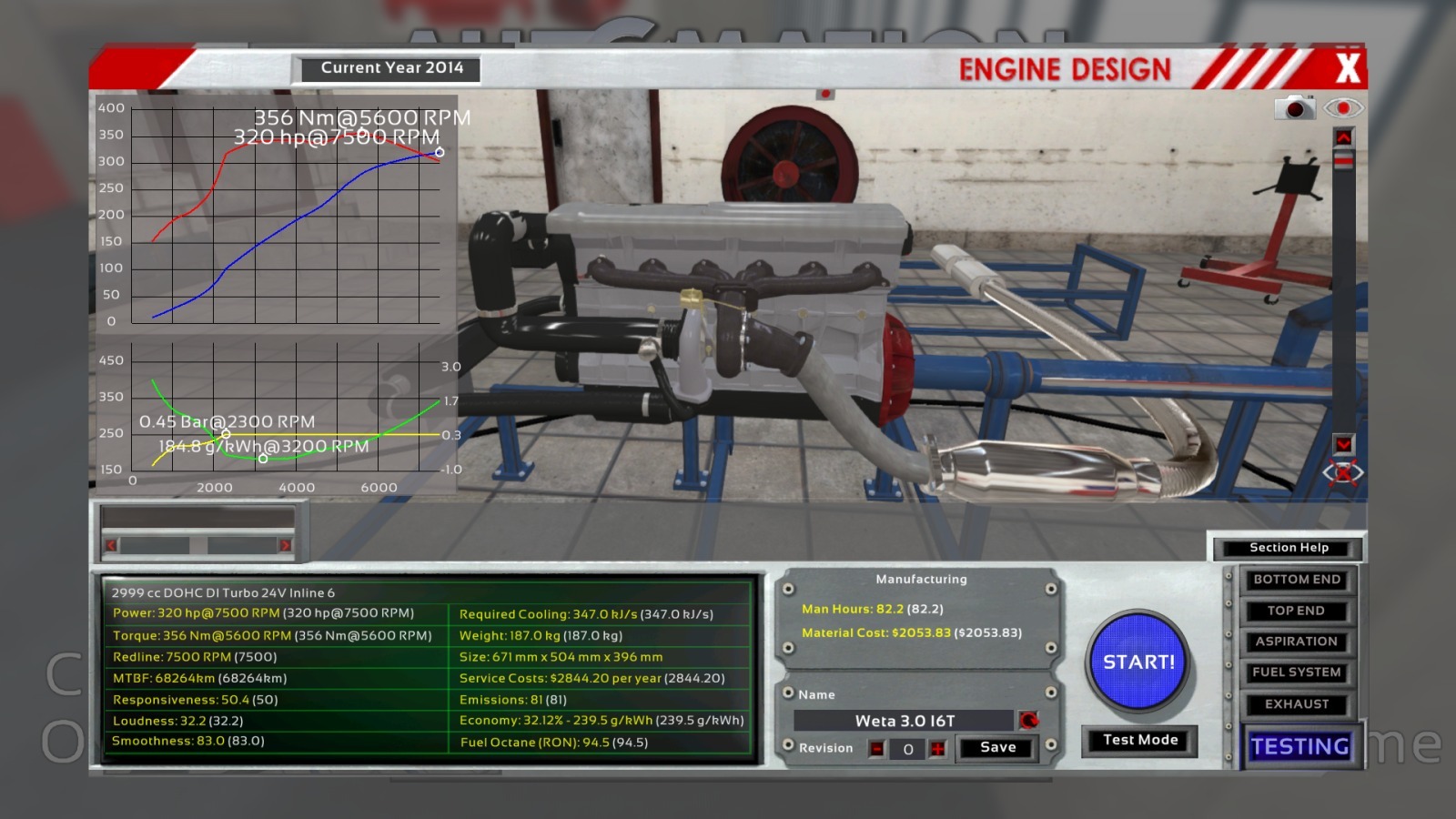Open the Aspiration section
The height and width of the screenshot is (819, 1456).
1296,642
